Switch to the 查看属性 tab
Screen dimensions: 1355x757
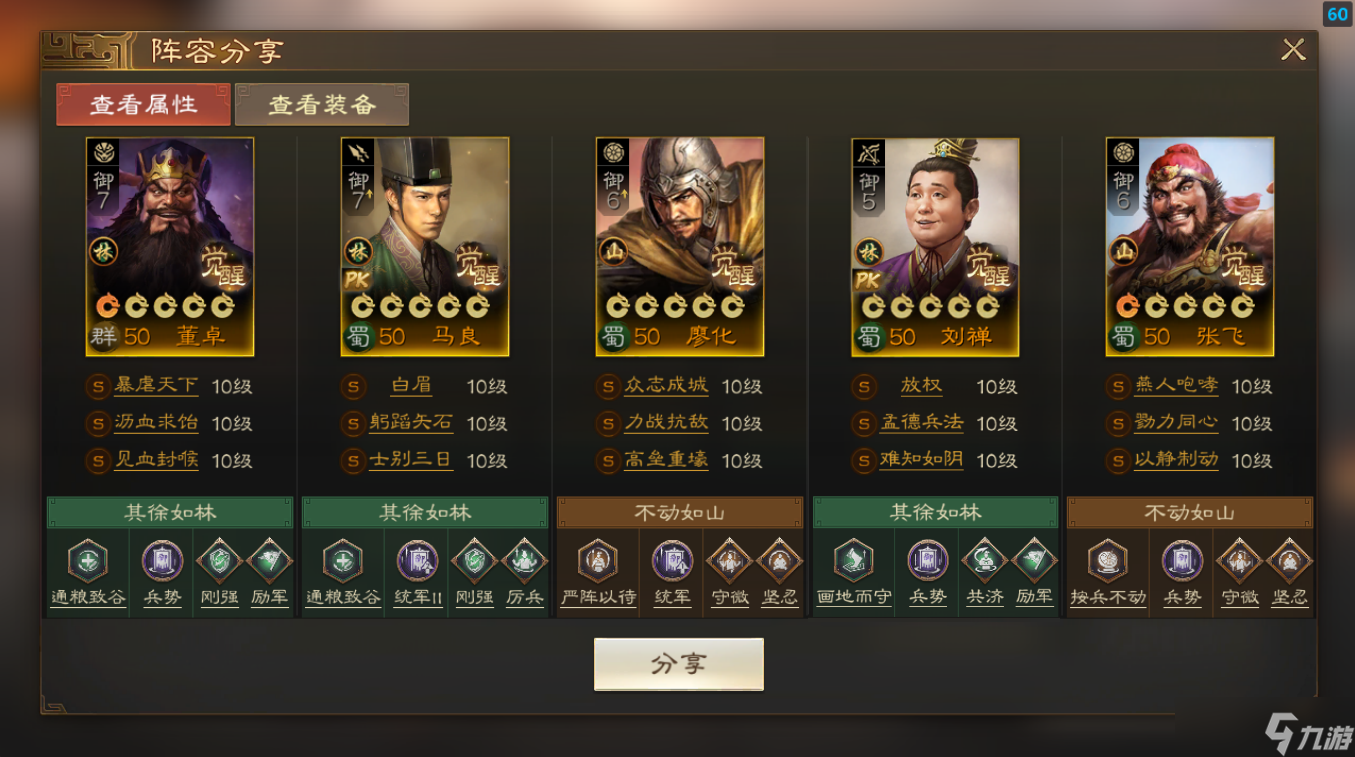[143, 105]
